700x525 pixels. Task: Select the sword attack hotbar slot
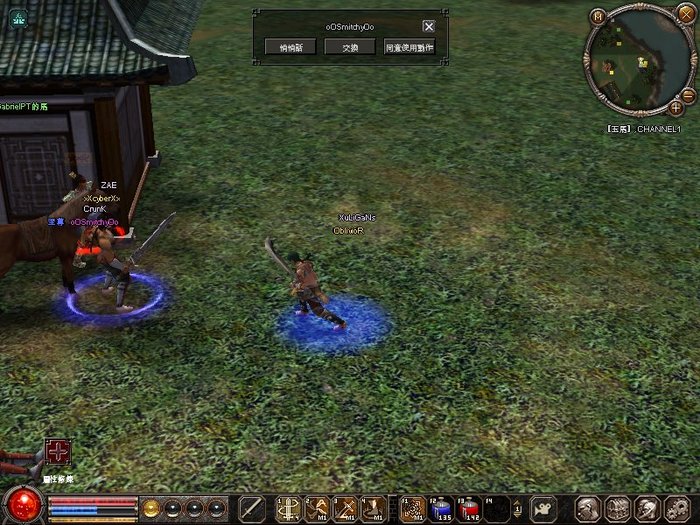tap(253, 508)
